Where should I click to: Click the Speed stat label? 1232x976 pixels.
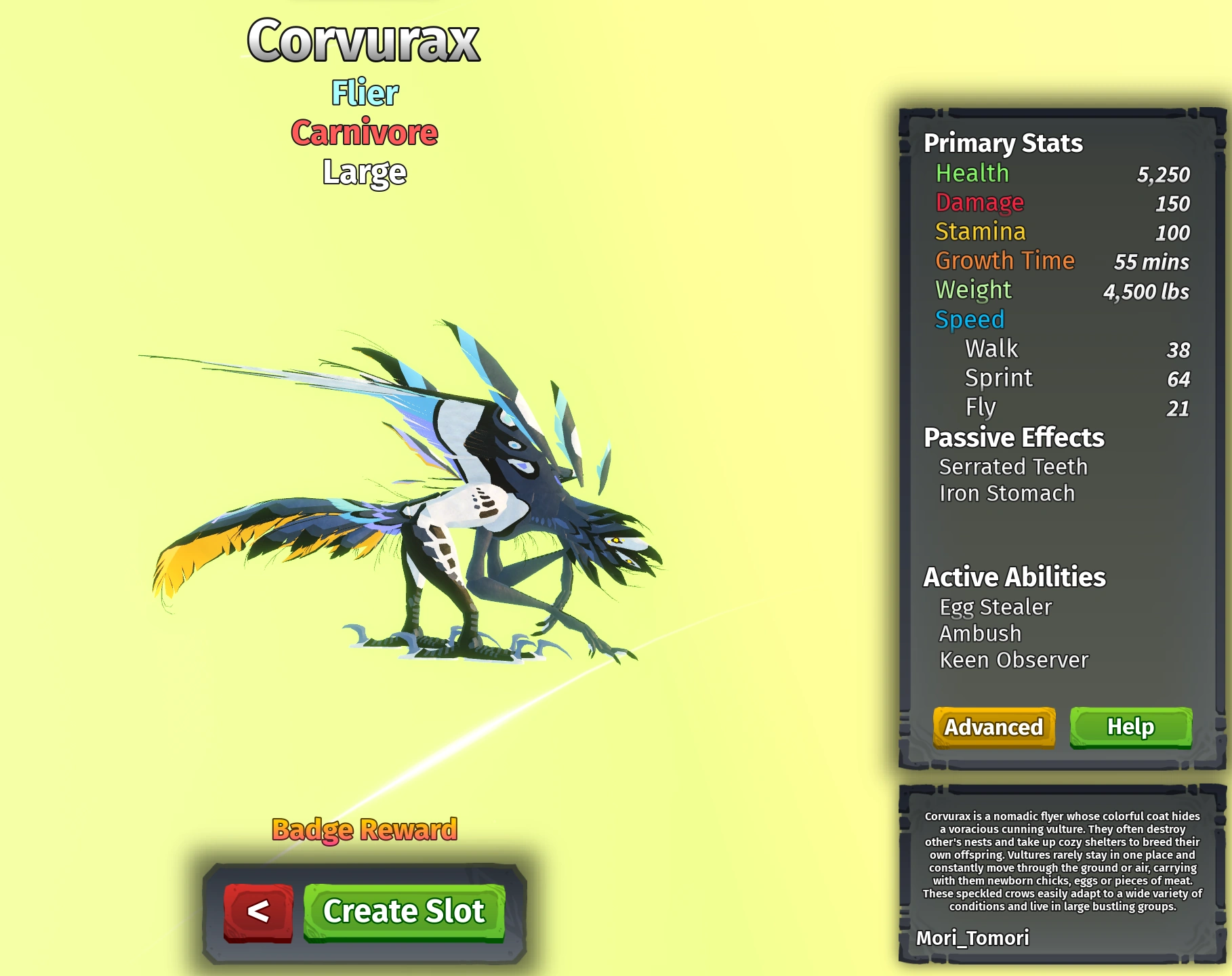coord(969,319)
